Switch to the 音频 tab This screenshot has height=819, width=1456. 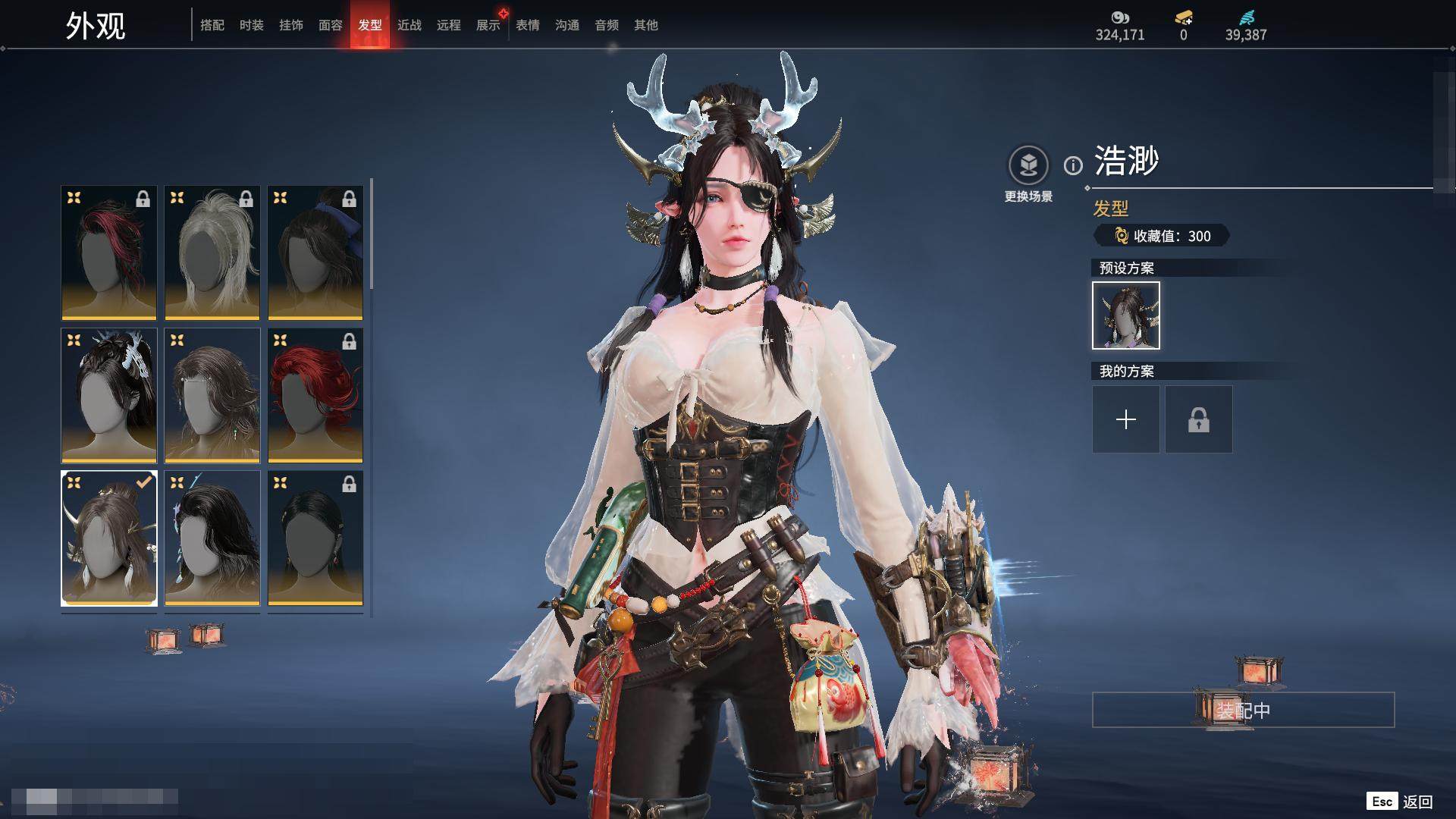pyautogui.click(x=607, y=25)
